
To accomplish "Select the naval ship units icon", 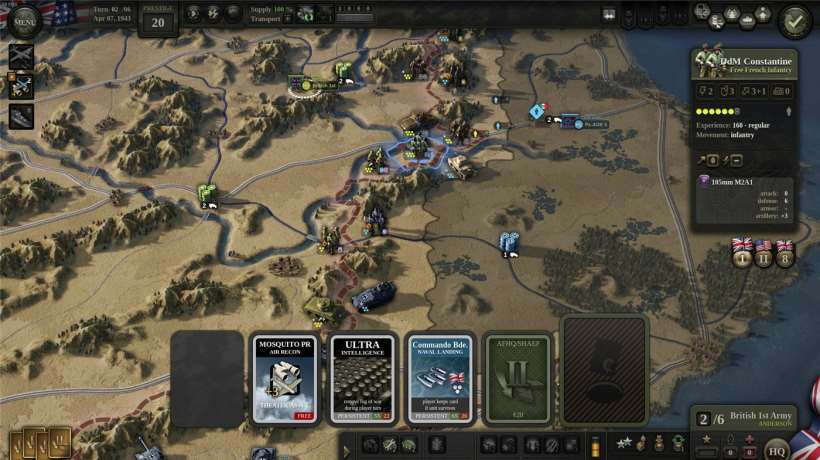I will (x=22, y=117).
